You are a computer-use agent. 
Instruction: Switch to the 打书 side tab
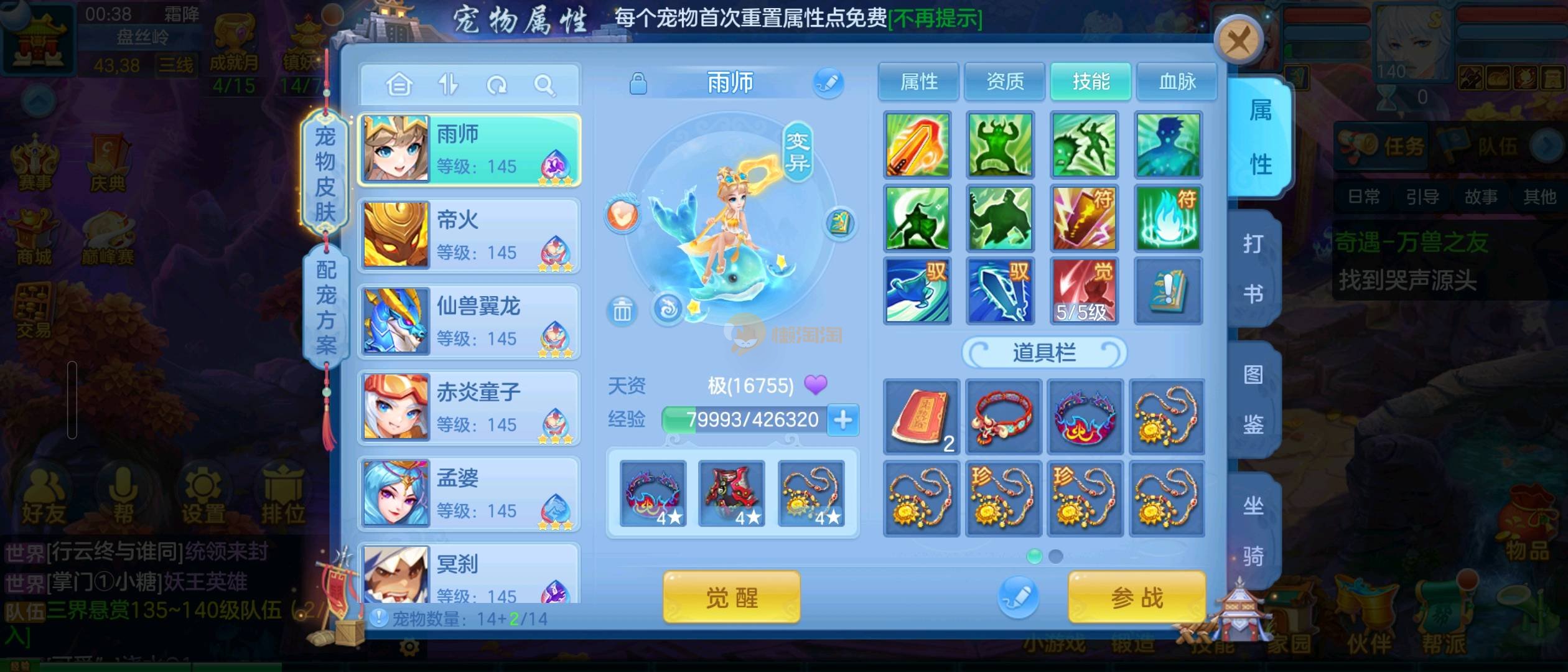pyautogui.click(x=1253, y=268)
